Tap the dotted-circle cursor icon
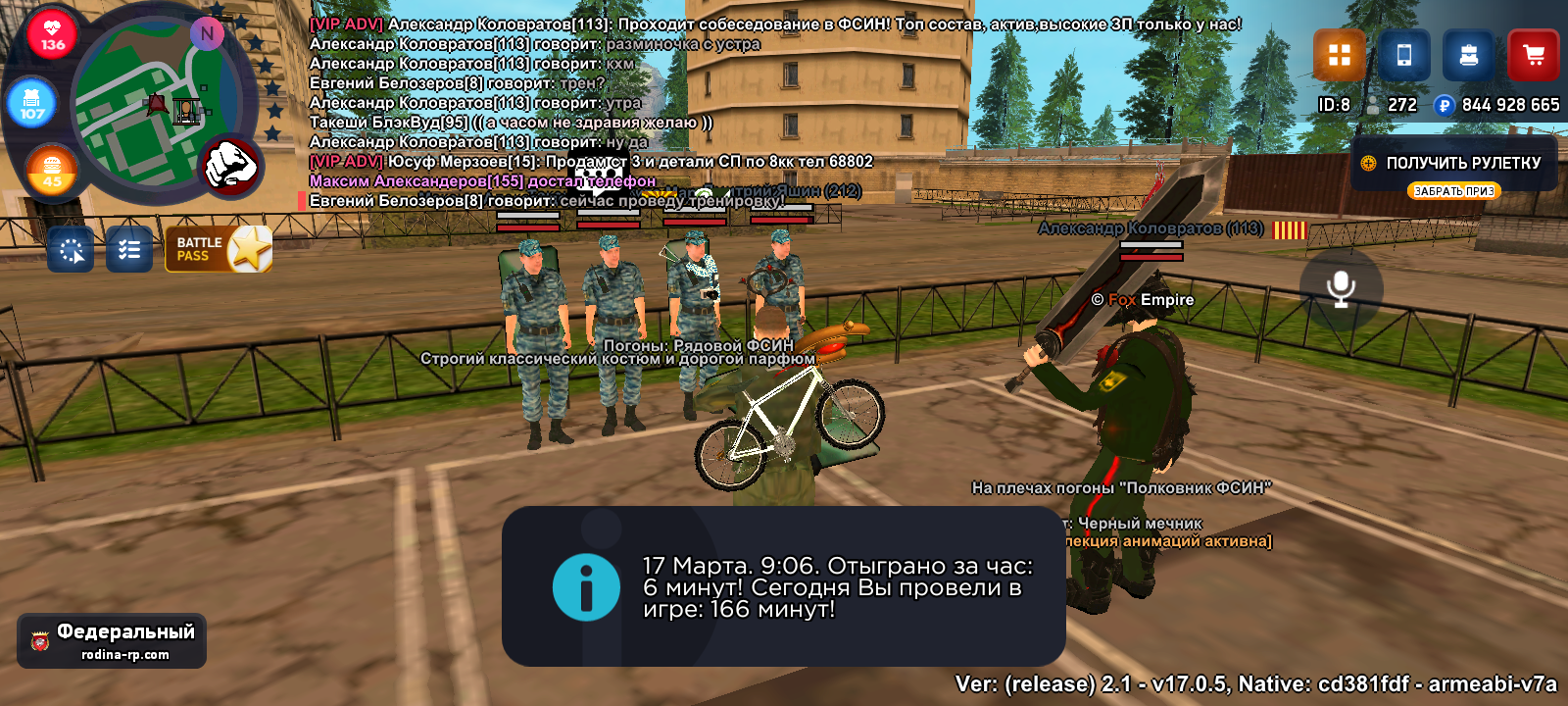The height and width of the screenshot is (706, 1568). [x=71, y=249]
